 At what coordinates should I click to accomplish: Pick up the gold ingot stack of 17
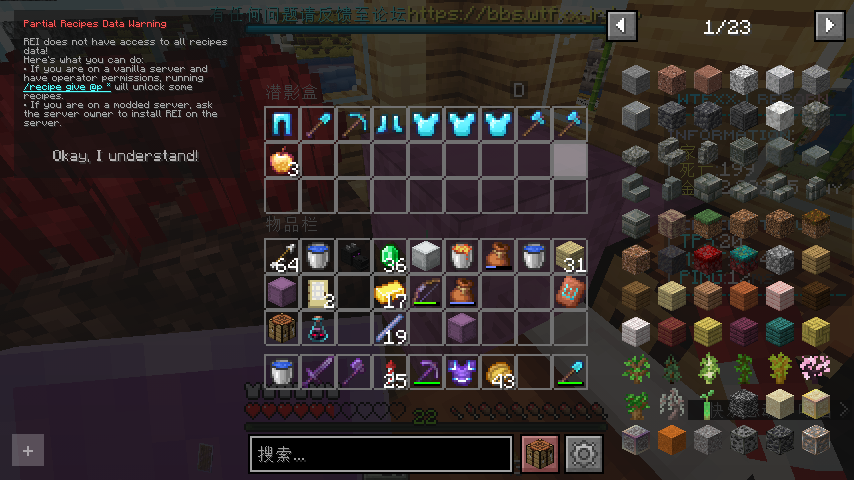pyautogui.click(x=390, y=293)
